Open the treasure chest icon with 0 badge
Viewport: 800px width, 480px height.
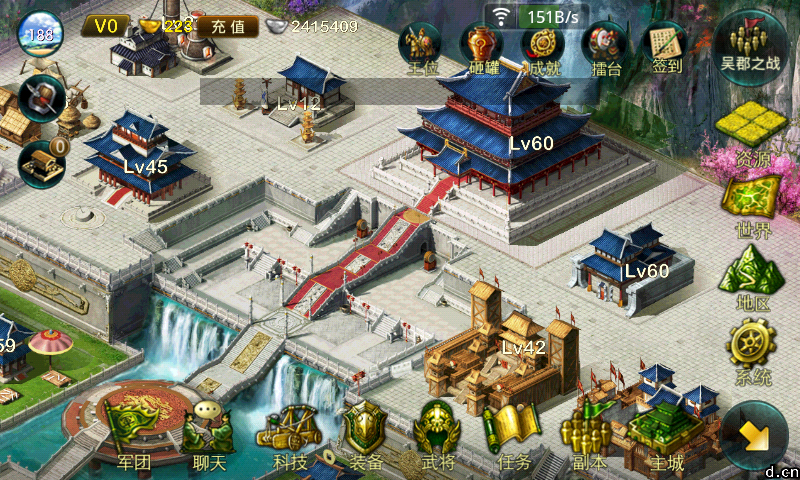[x=42, y=161]
